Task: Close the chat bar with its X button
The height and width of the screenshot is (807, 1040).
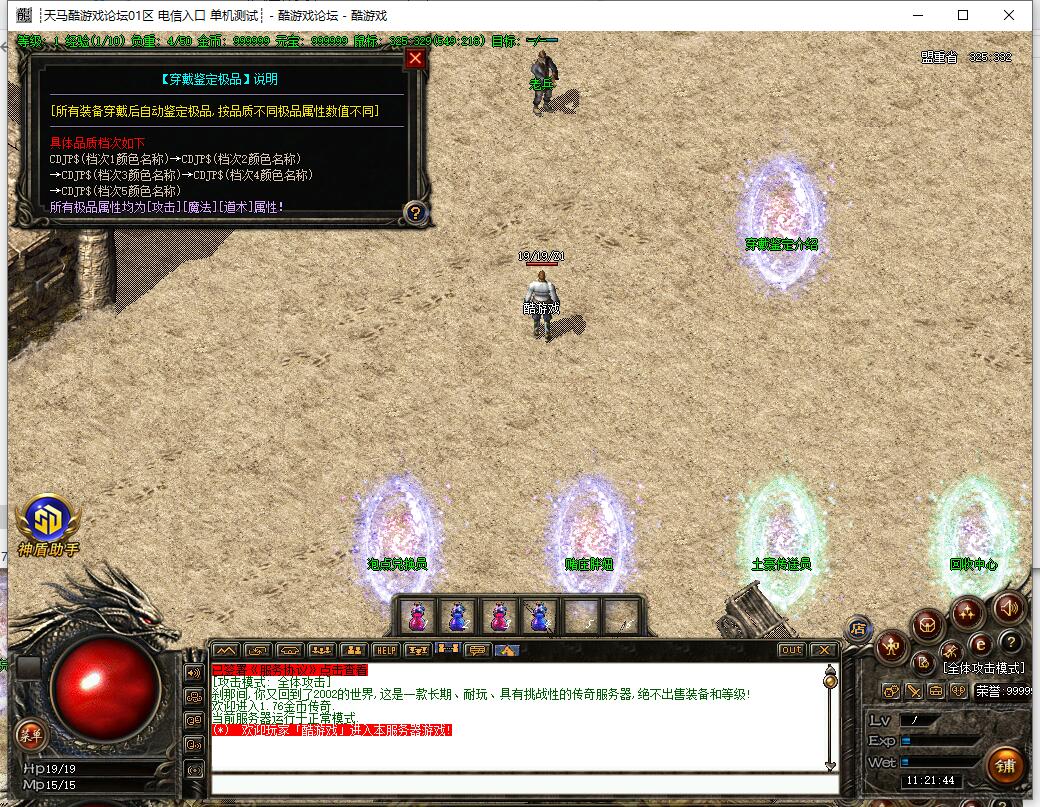Action: [x=822, y=650]
